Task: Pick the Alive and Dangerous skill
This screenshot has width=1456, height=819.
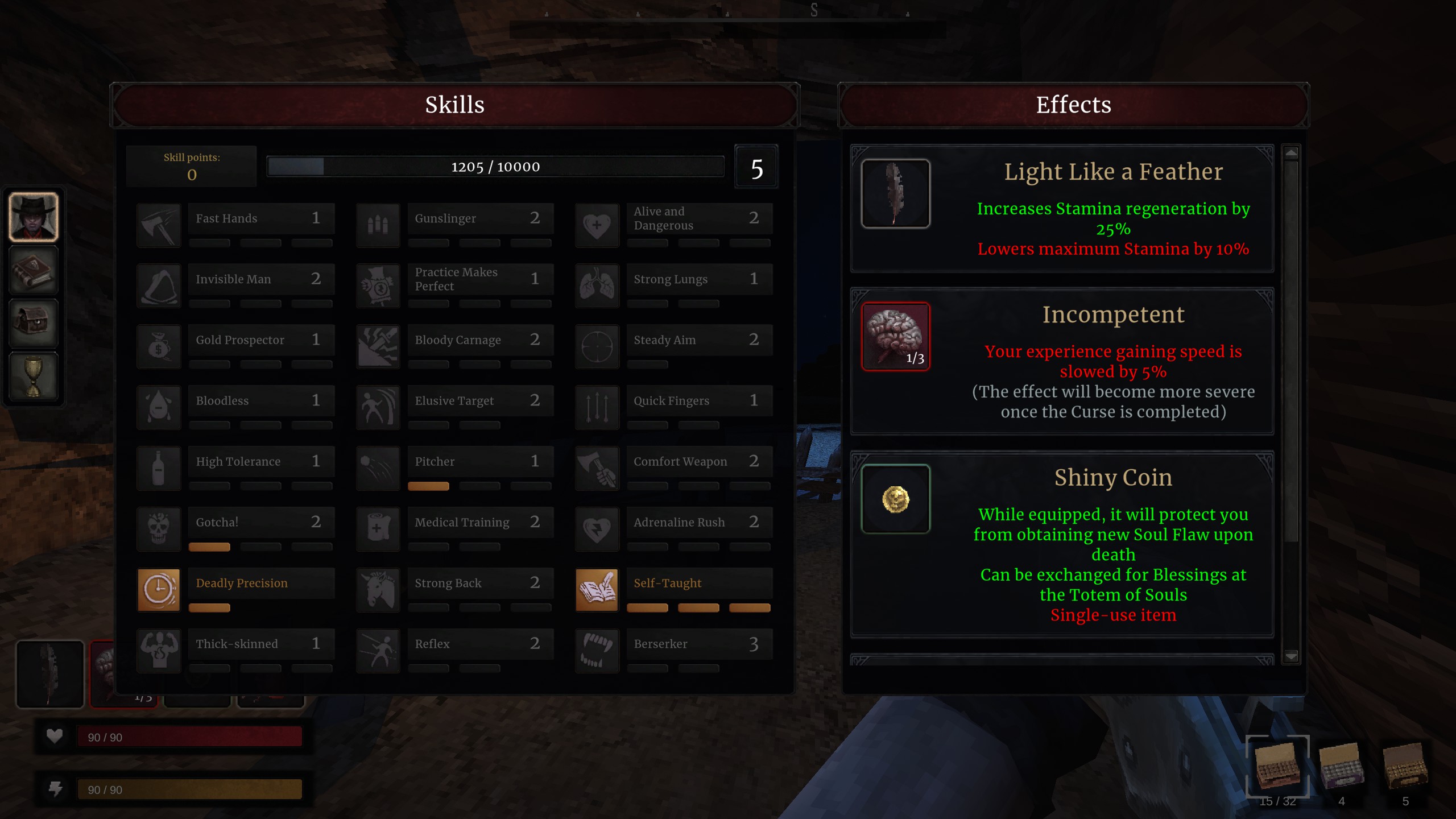Action: click(699, 218)
